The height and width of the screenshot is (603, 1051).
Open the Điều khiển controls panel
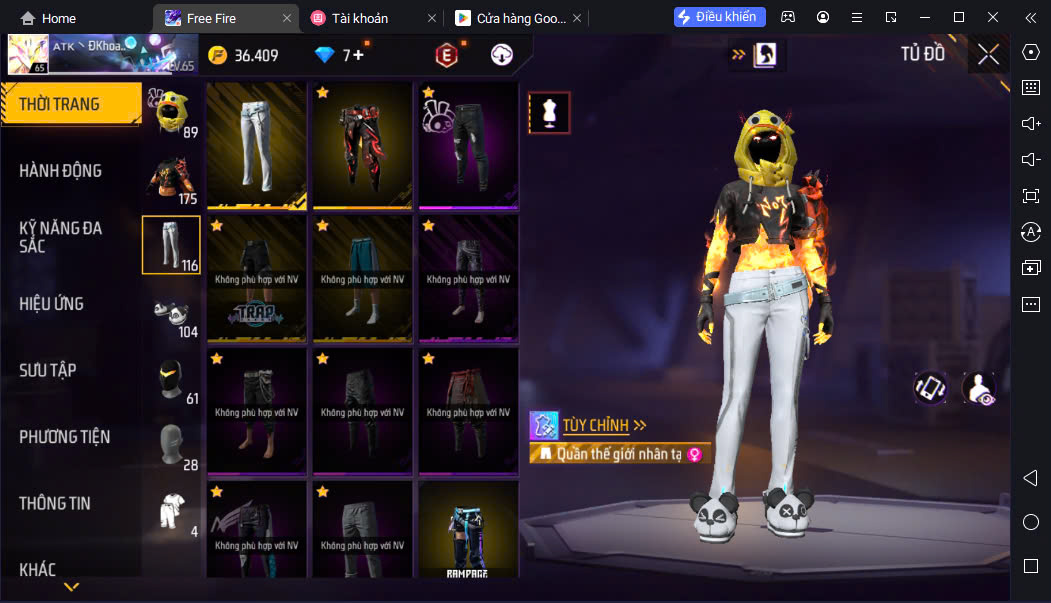(720, 17)
